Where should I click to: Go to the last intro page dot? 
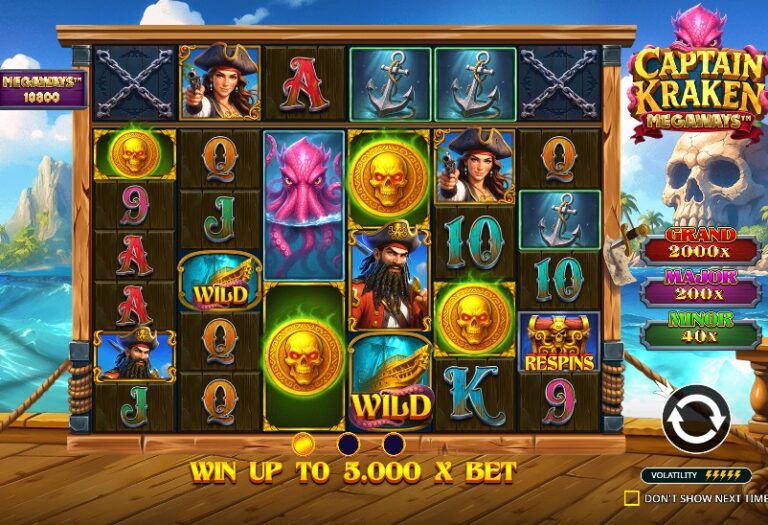(394, 444)
